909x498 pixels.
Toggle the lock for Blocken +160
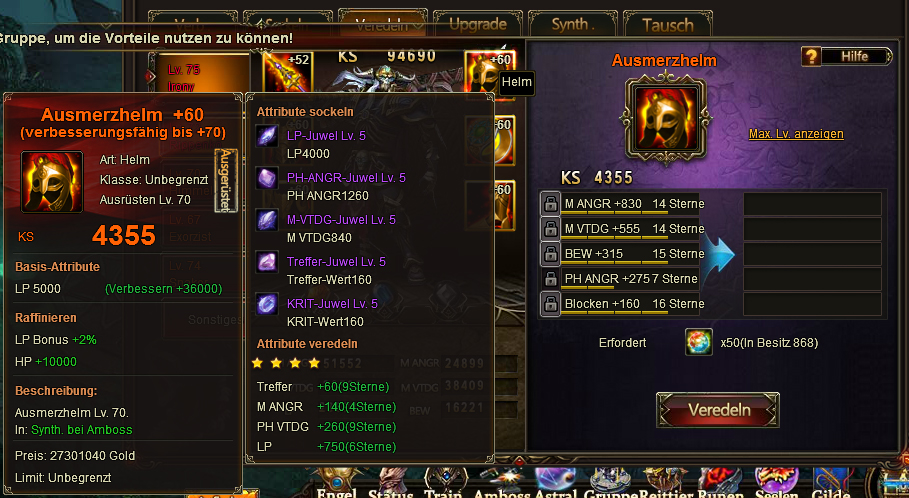pos(550,304)
